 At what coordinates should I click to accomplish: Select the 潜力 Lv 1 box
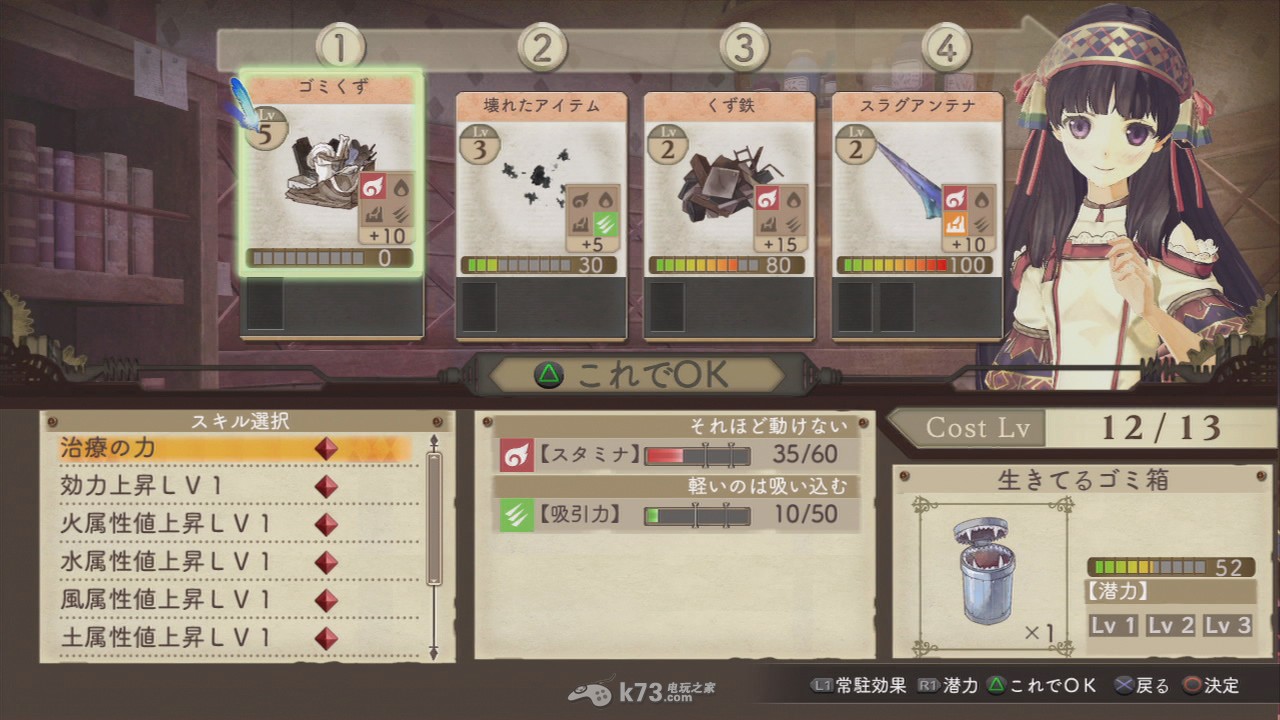1113,626
